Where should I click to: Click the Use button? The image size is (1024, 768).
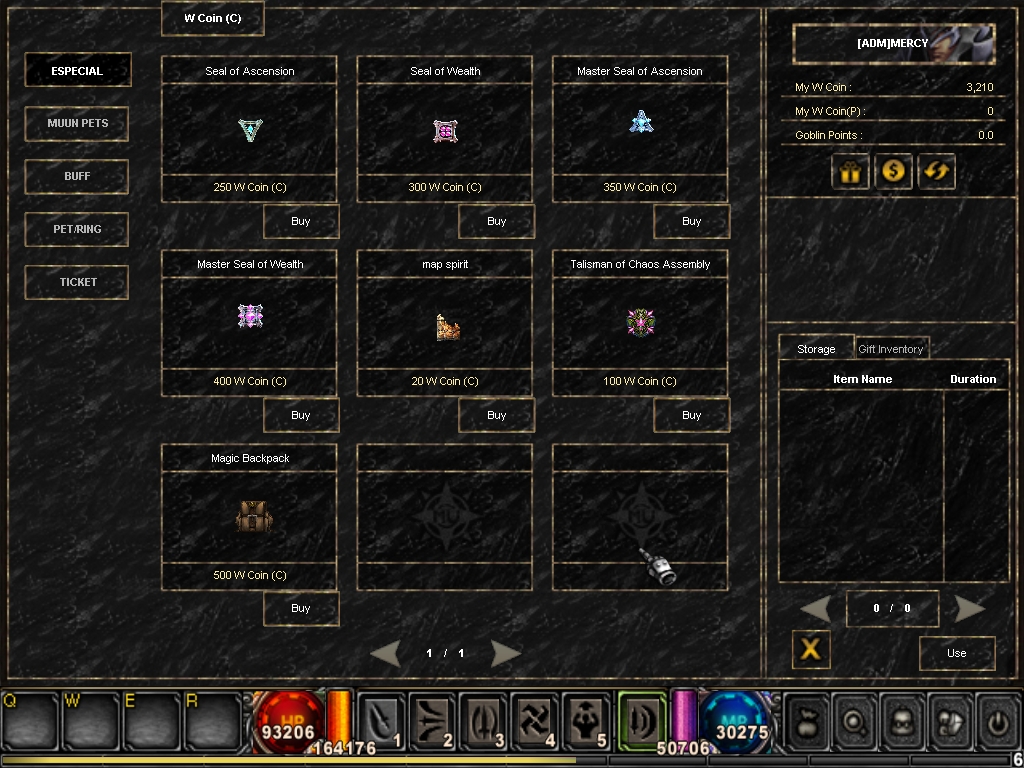click(x=957, y=653)
